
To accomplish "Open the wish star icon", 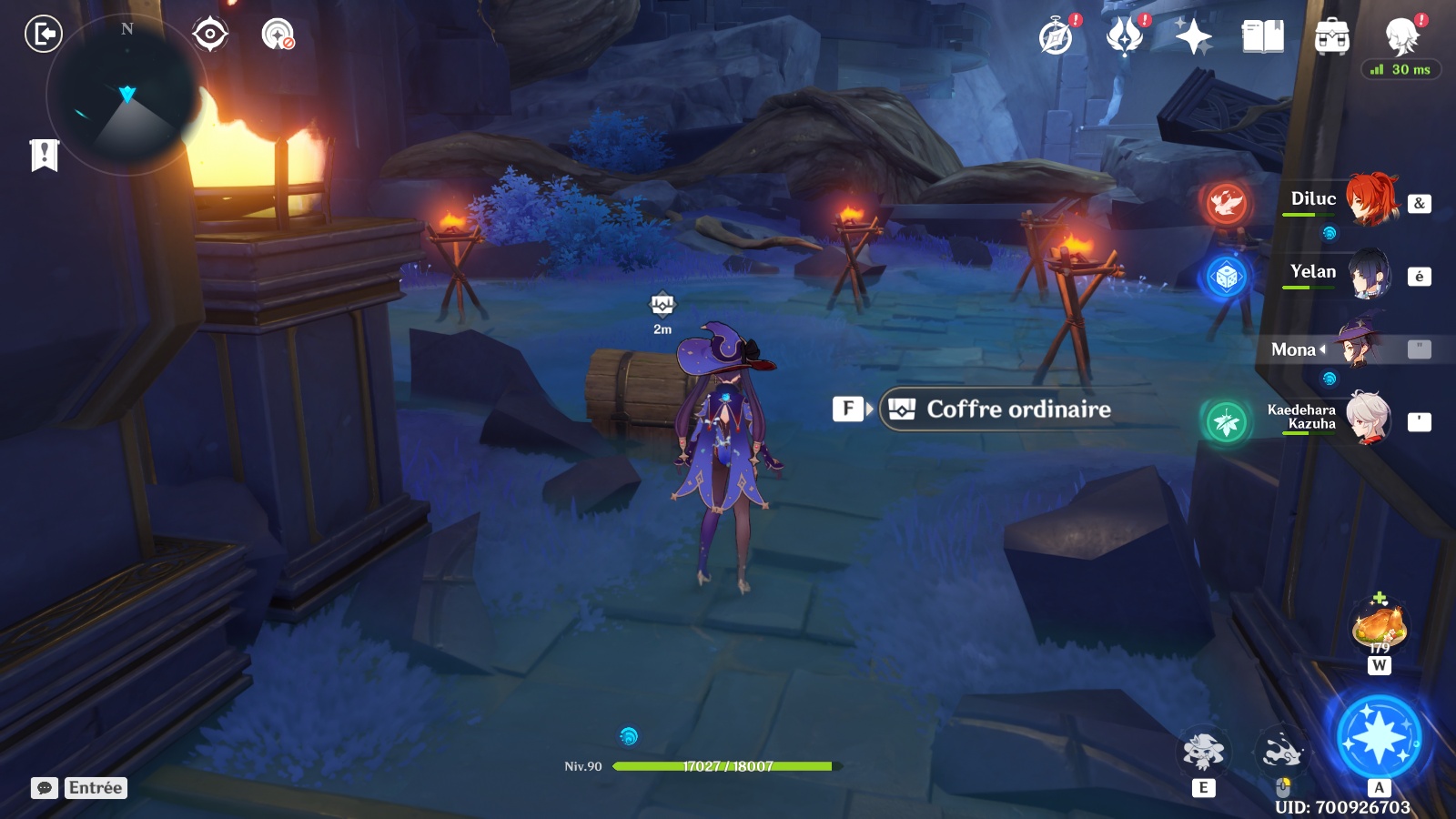I will tap(1193, 37).
